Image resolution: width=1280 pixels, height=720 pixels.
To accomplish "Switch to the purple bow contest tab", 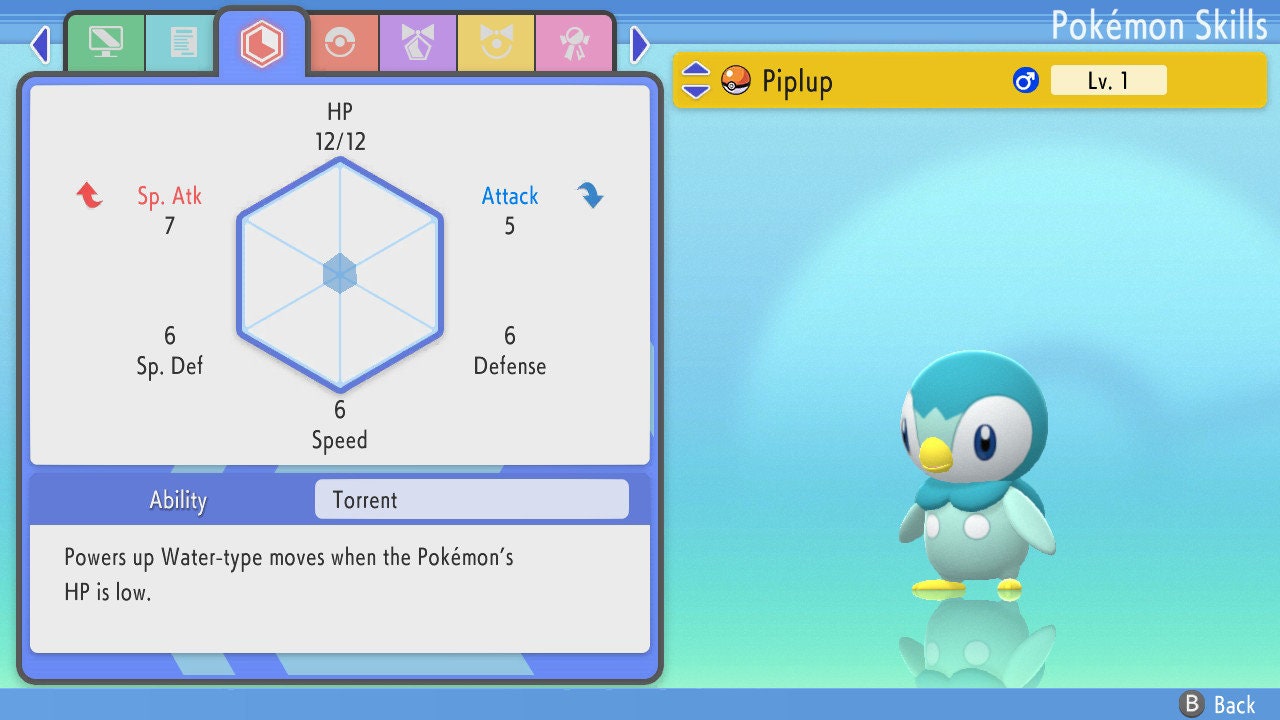I will pos(418,42).
